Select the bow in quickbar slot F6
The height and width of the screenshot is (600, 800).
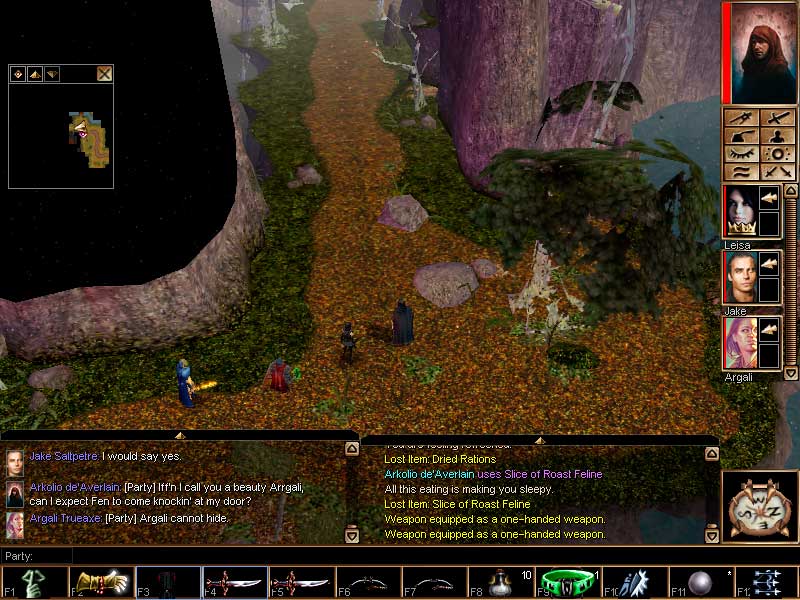[x=368, y=582]
